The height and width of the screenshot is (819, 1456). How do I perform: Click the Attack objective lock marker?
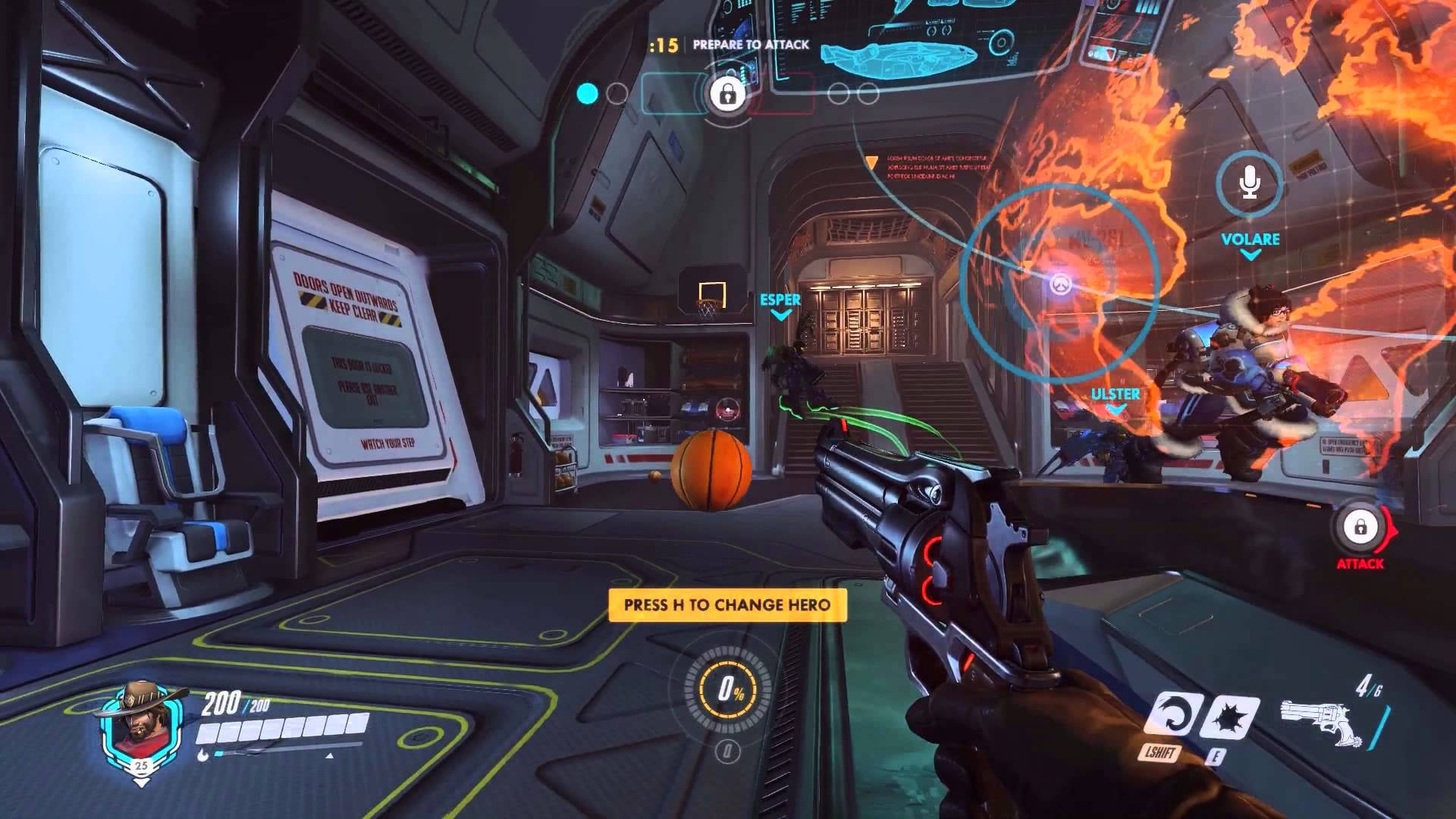click(x=1360, y=527)
